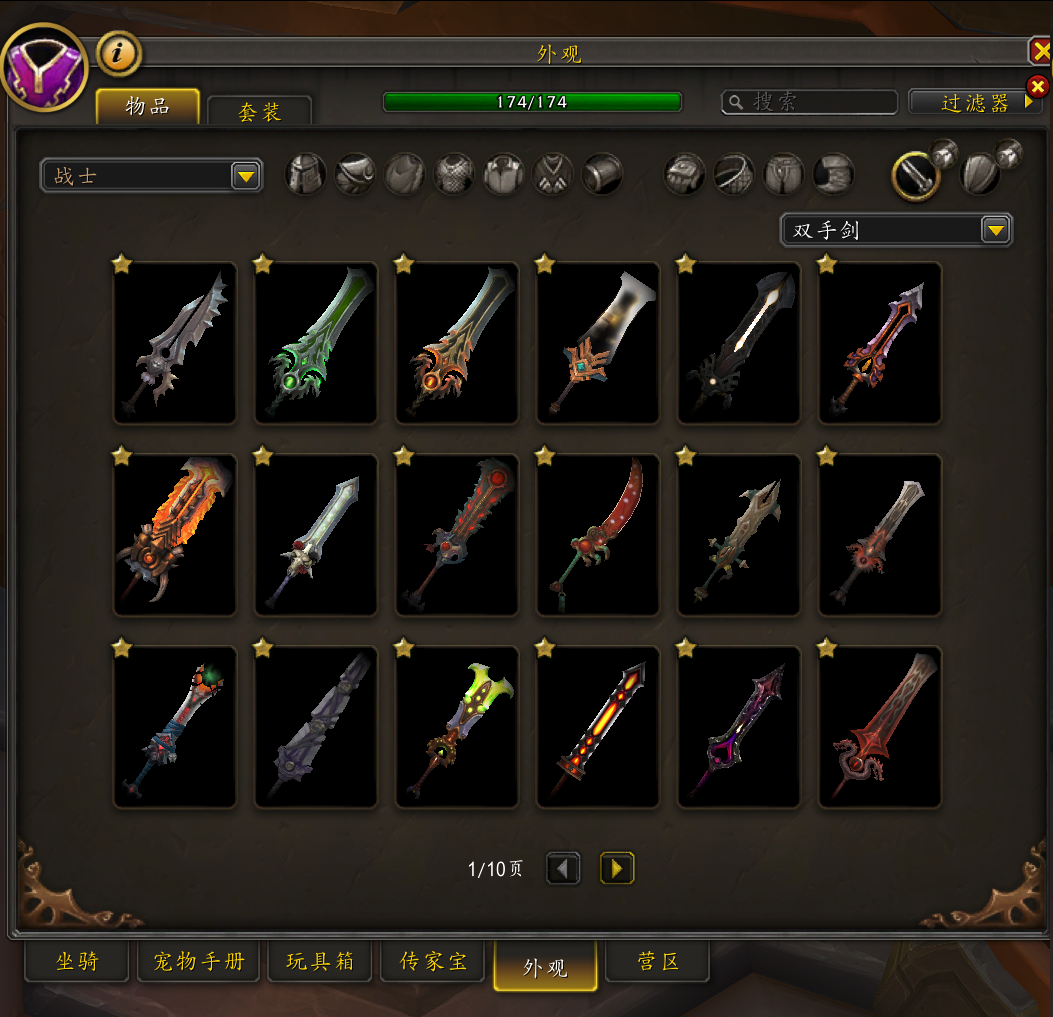Screen dimensions: 1053x1017
Task: Select the 物品 tab
Action: click(147, 107)
